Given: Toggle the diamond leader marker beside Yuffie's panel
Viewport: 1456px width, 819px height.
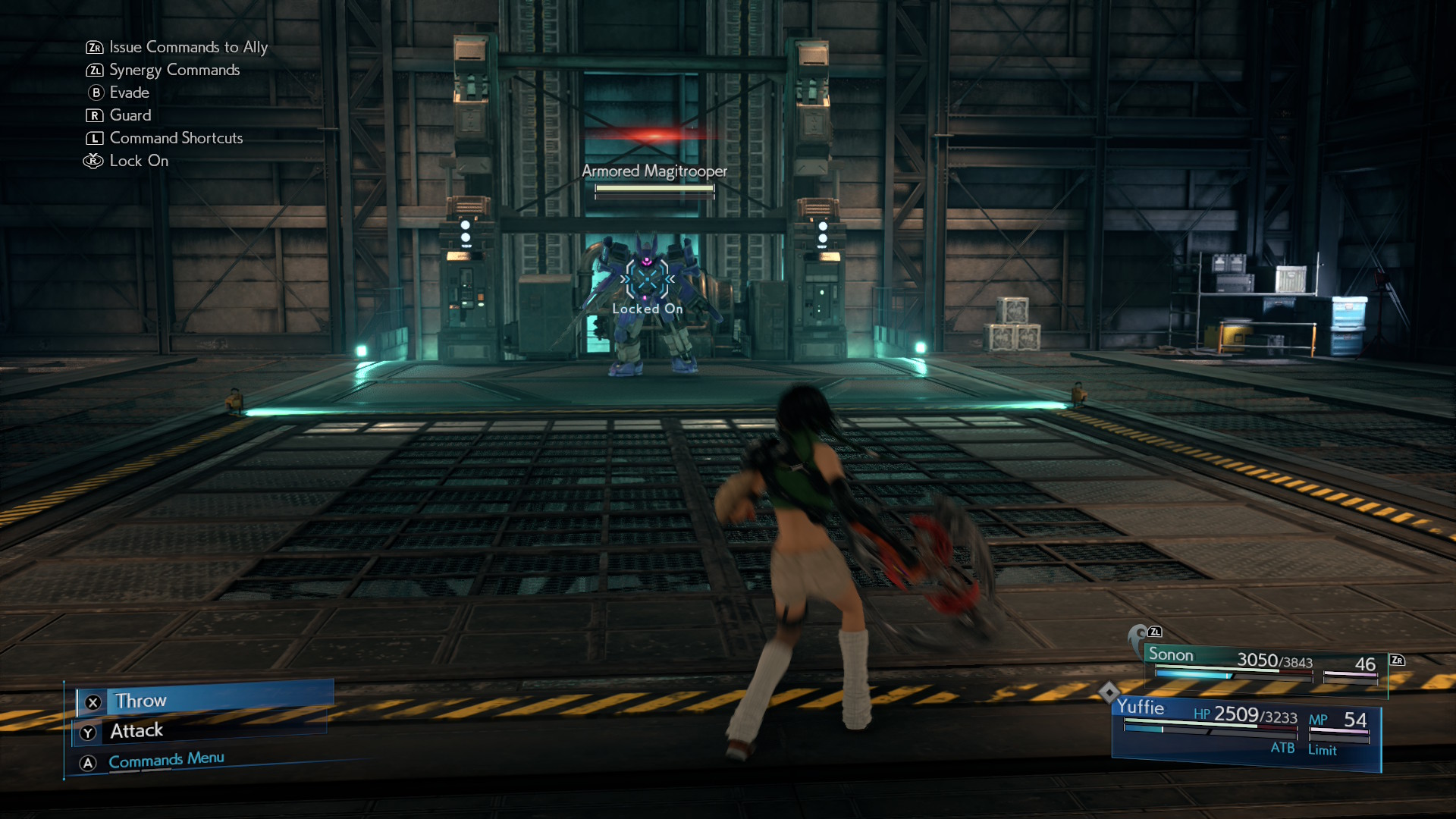Looking at the screenshot, I should [x=1109, y=692].
